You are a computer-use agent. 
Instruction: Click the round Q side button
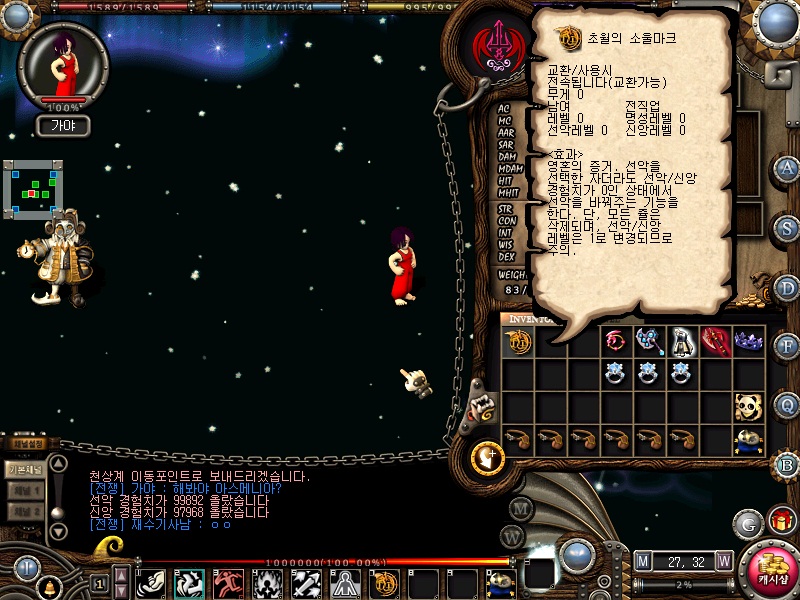787,405
